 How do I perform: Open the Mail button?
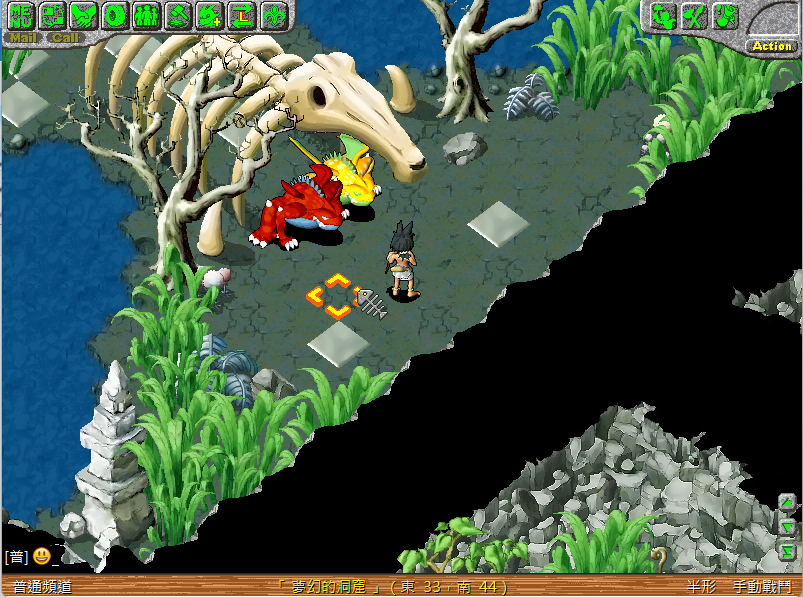tap(22, 38)
